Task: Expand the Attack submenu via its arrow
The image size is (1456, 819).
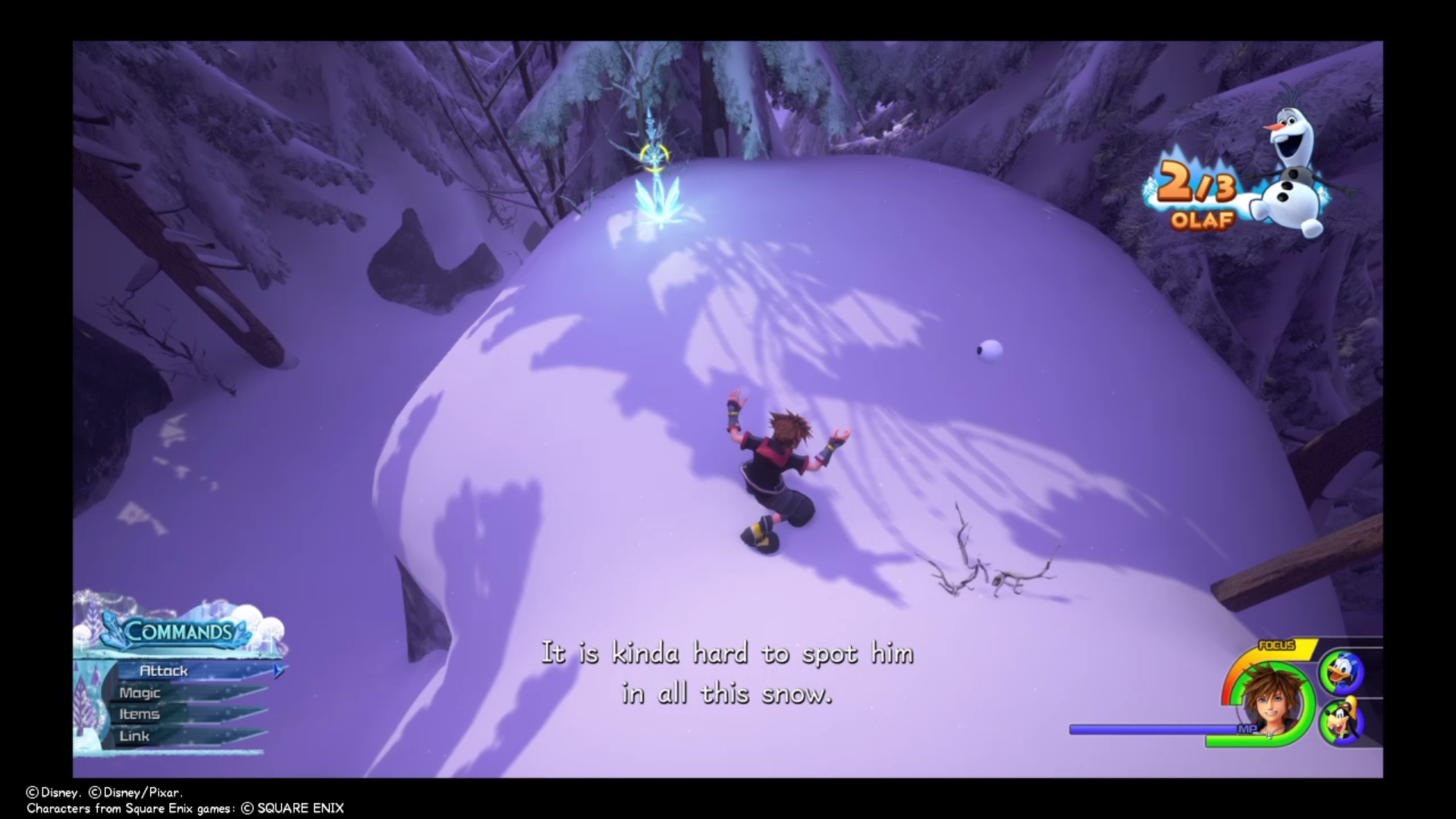Action: point(278,670)
